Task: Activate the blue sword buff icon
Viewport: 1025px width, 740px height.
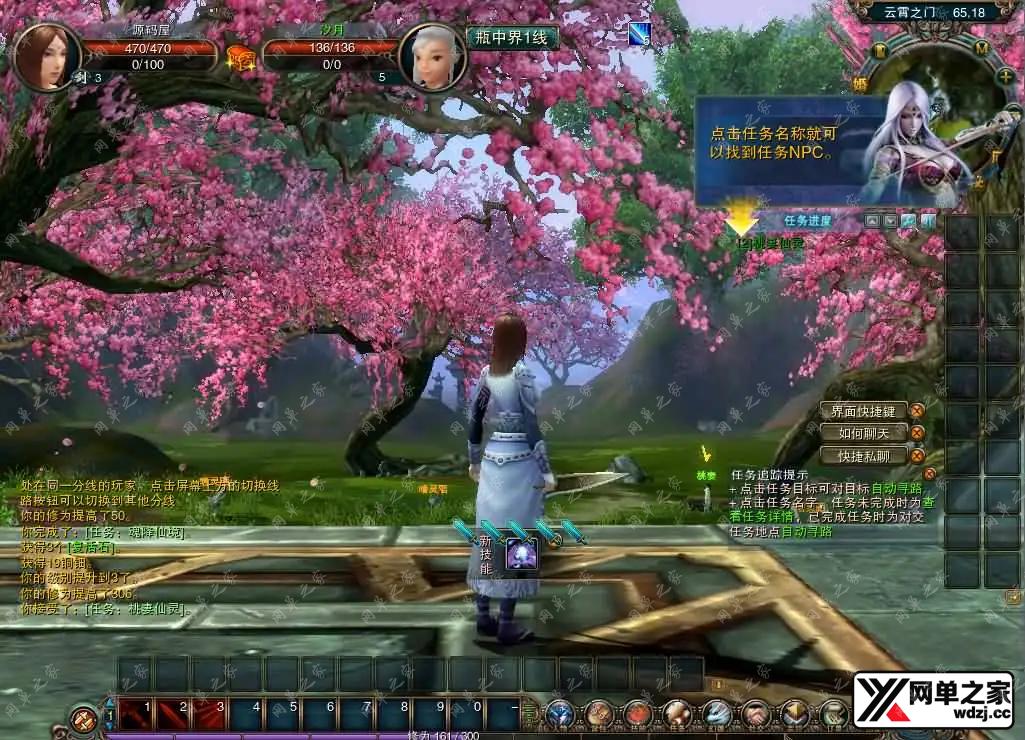Action: [x=639, y=34]
